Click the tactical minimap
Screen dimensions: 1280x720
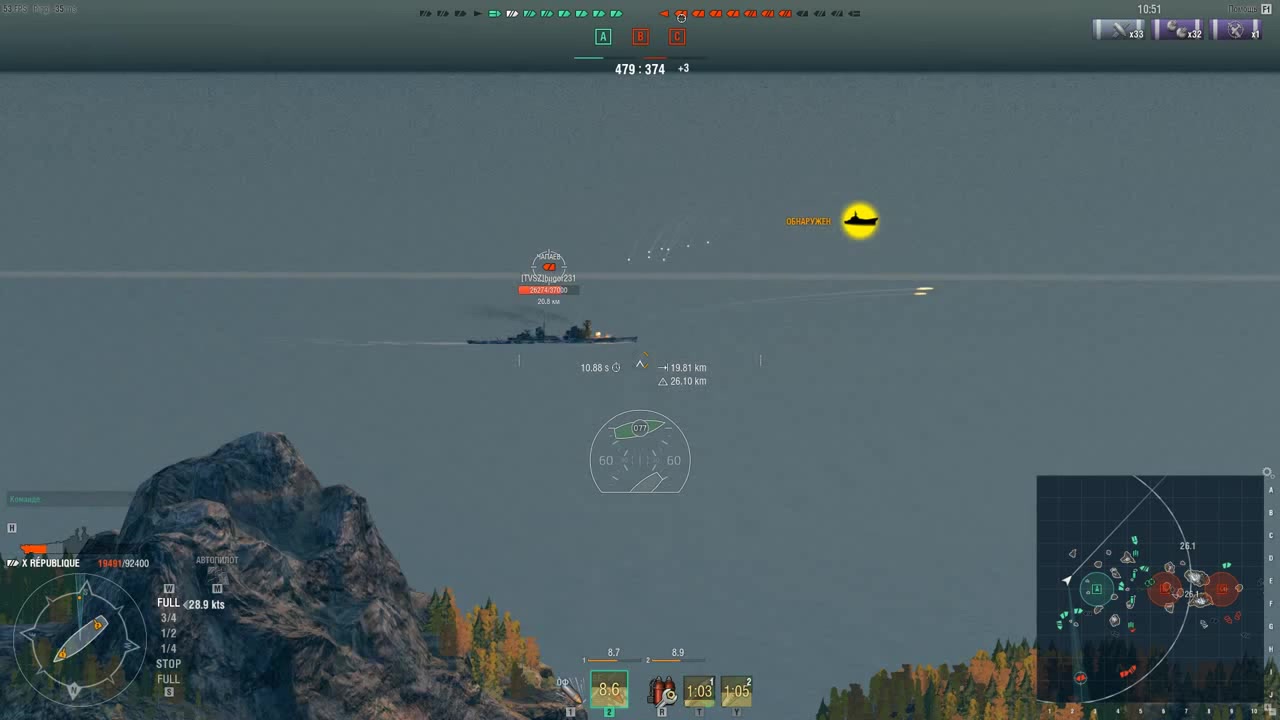point(1150,589)
